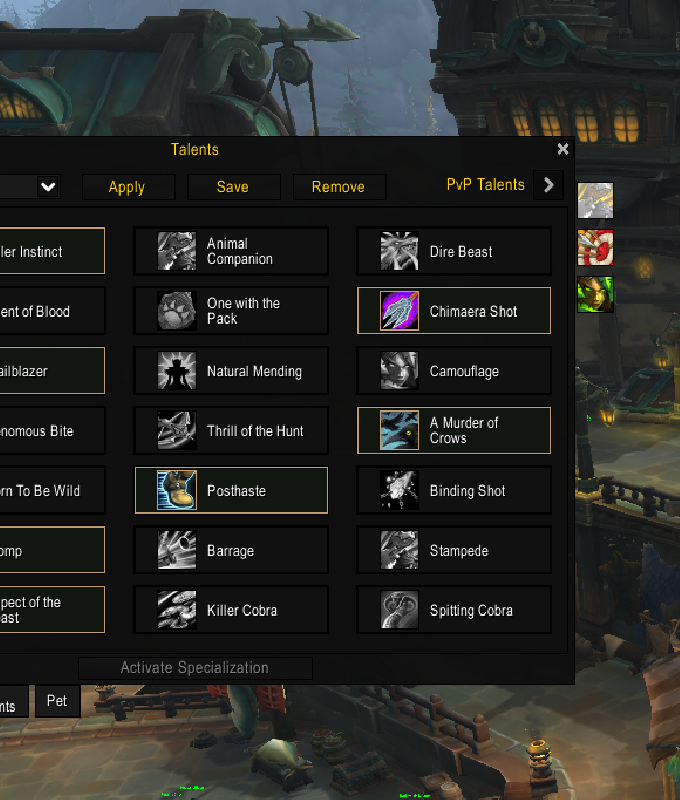This screenshot has height=800, width=680.
Task: Close the Talents window
Action: coord(563,149)
